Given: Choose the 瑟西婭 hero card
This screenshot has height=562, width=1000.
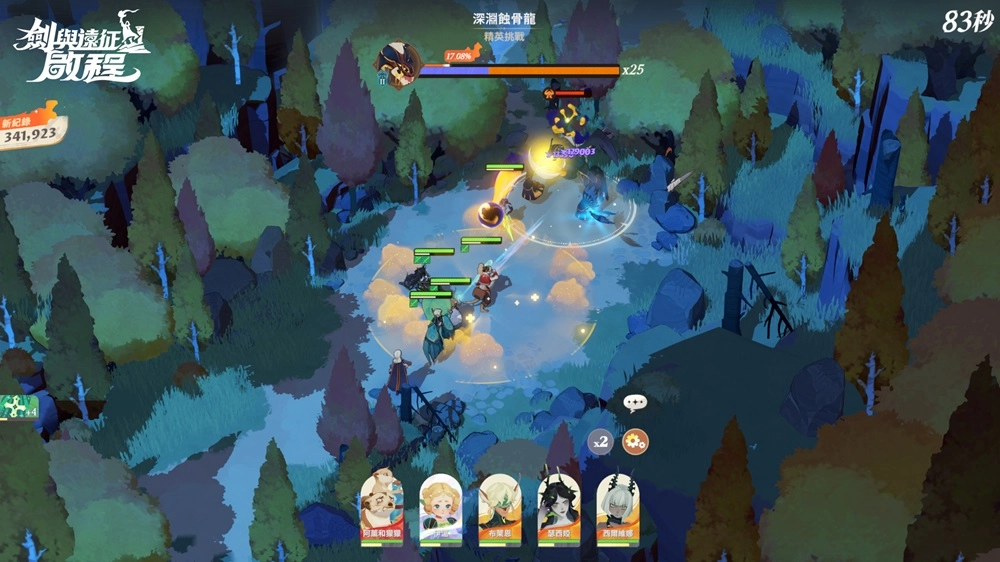Looking at the screenshot, I should pos(559,506).
